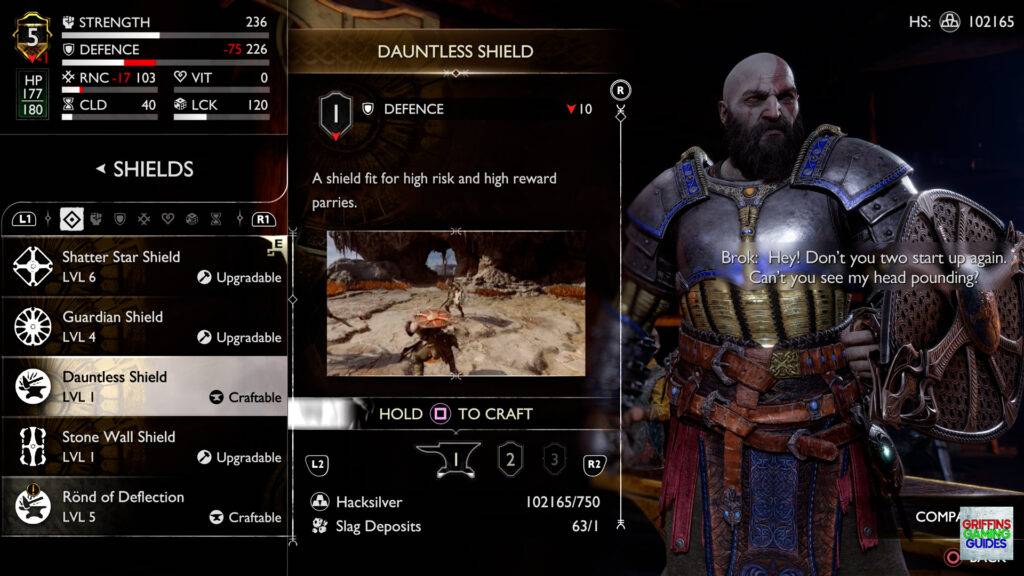Screen dimensions: 1024x576
Task: Open the runic cross filter tab
Action: pos(145,218)
